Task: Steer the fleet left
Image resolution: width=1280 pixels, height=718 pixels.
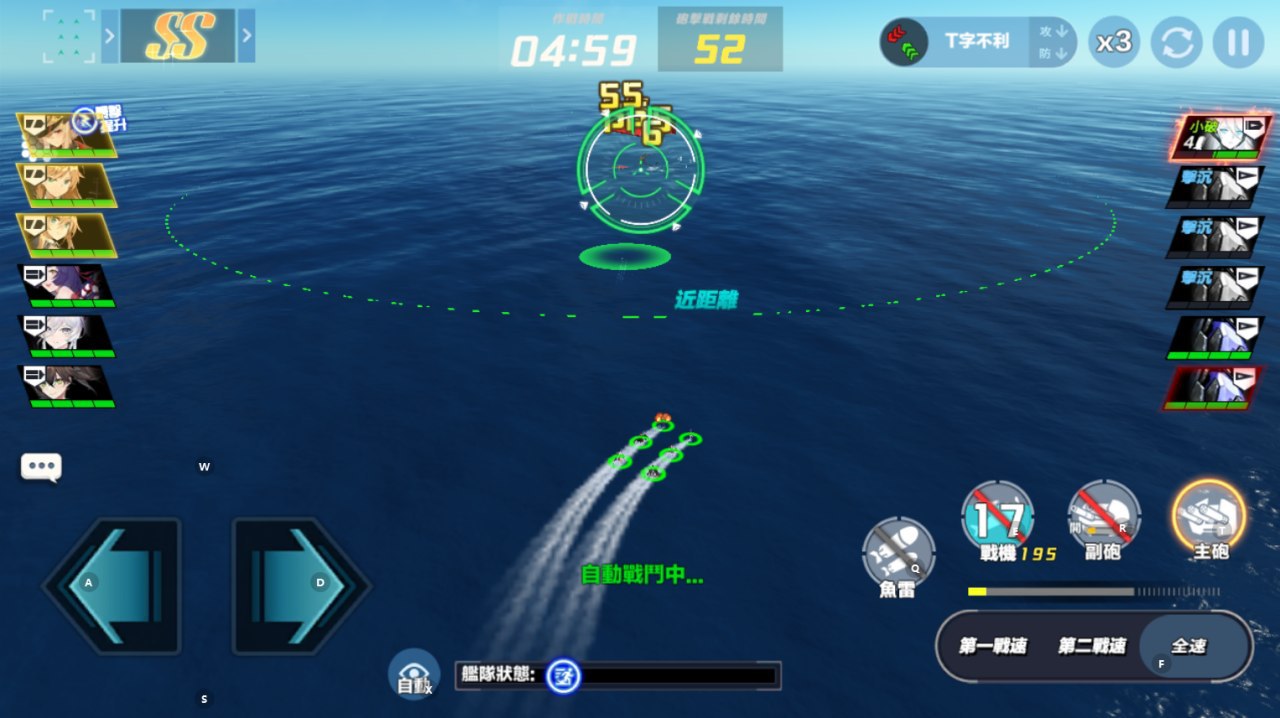Action: (x=112, y=585)
